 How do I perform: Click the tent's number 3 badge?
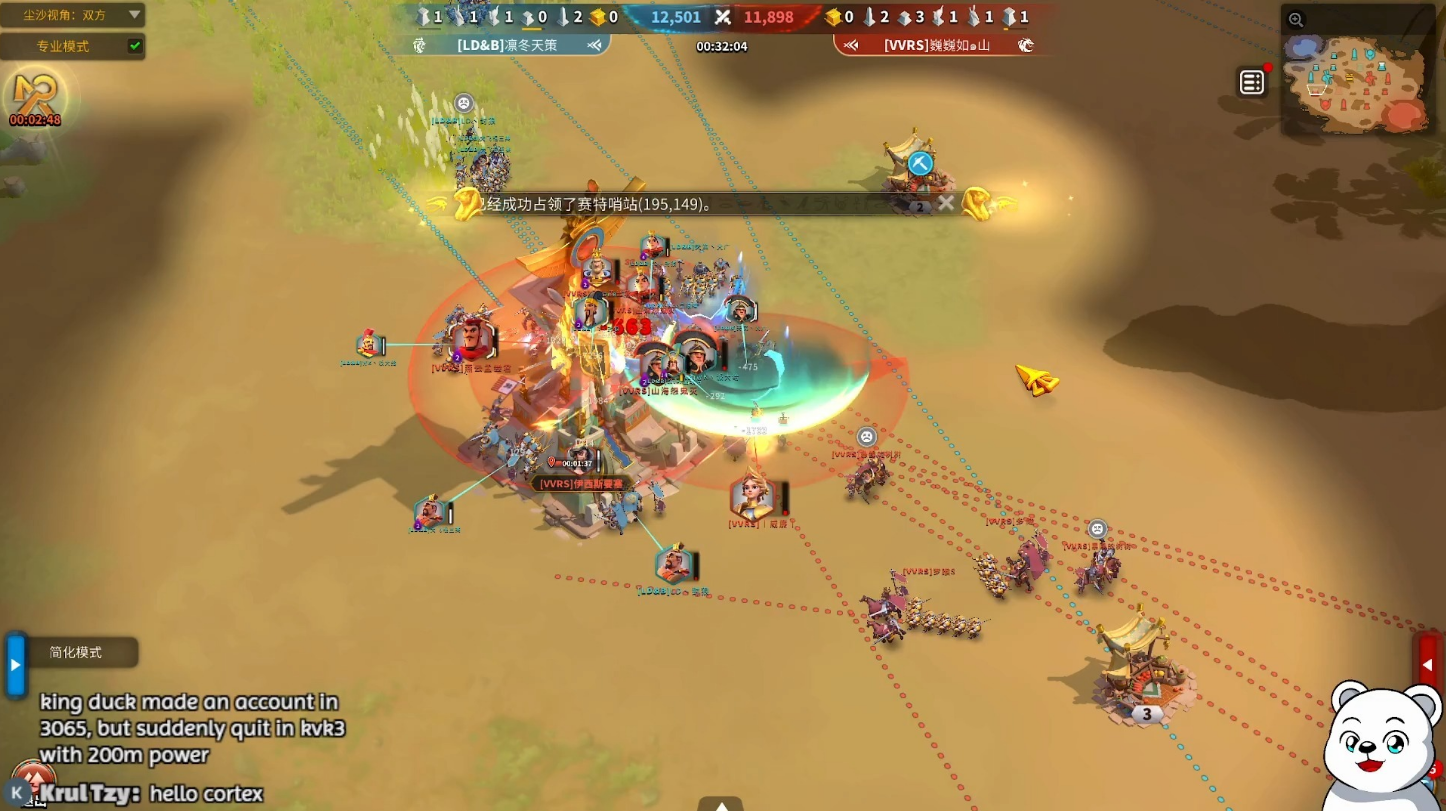click(1147, 714)
